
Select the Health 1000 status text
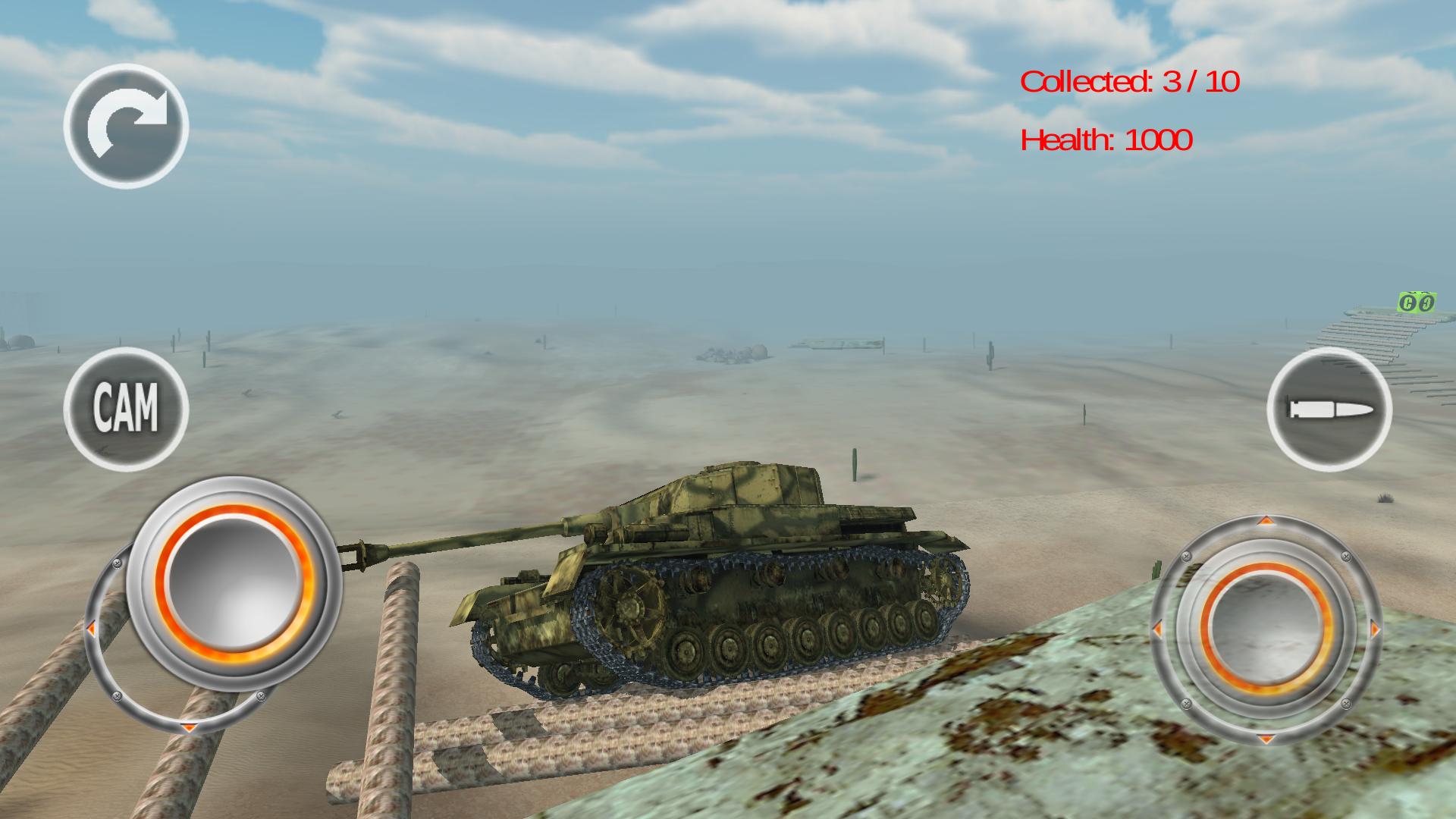(x=1106, y=140)
